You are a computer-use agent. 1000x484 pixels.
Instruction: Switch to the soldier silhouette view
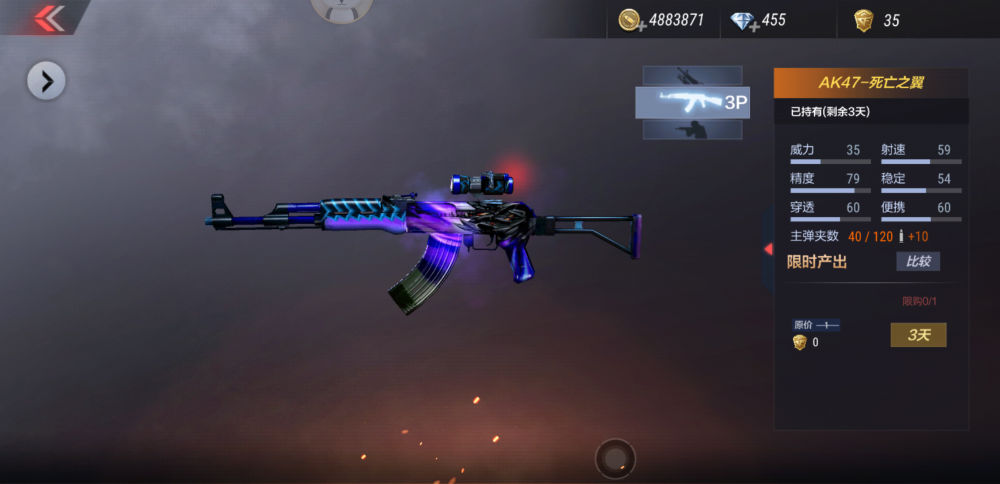point(692,130)
